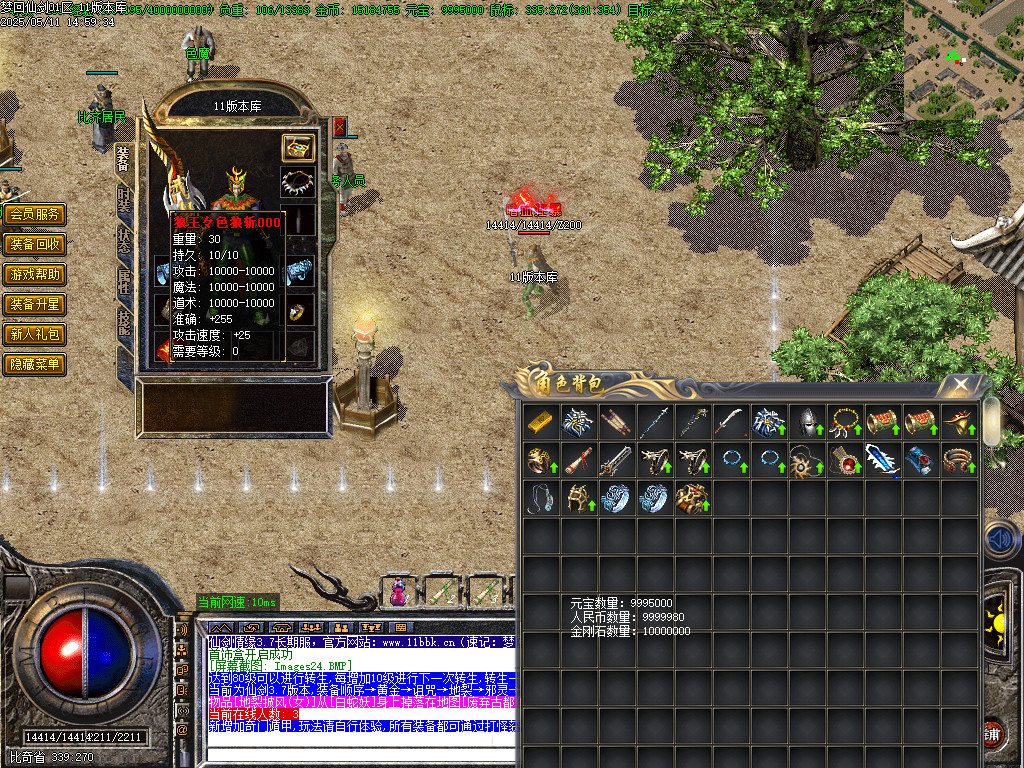The width and height of the screenshot is (1024, 768).
Task: Pick the steel helmet in the bag
Action: pos(808,422)
